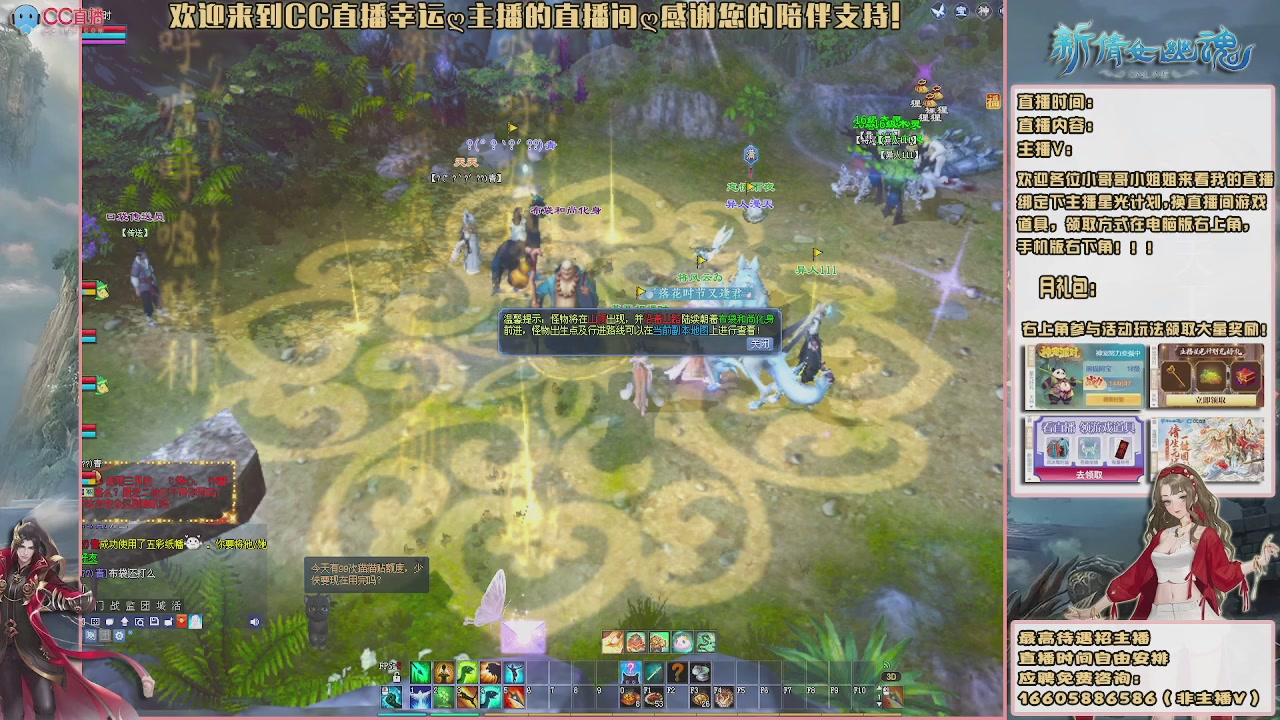Viewport: 1280px width, 720px height.
Task: Toggle the chat bubble icon in the toolbar
Action: coord(110,621)
